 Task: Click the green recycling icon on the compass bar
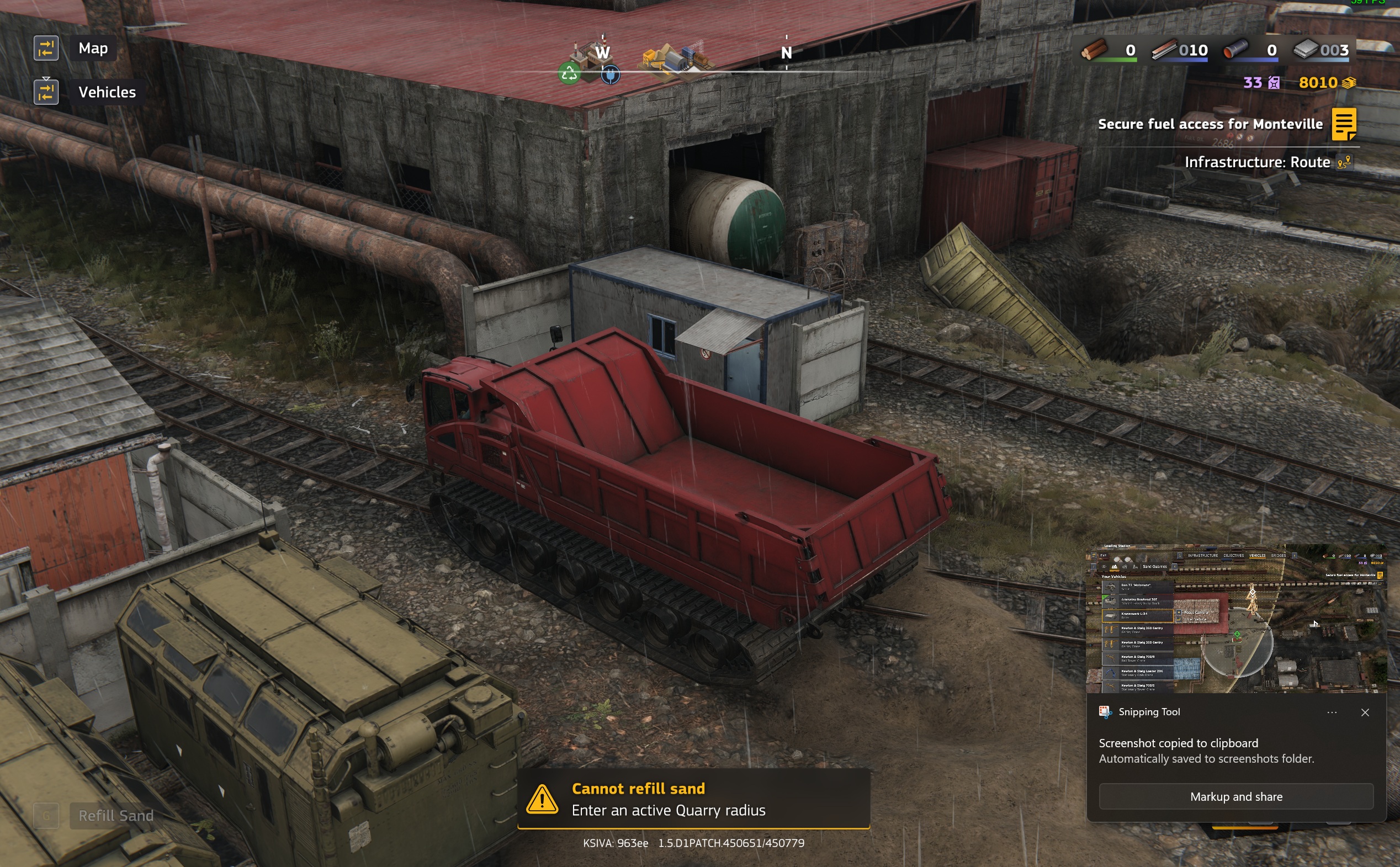(570, 74)
